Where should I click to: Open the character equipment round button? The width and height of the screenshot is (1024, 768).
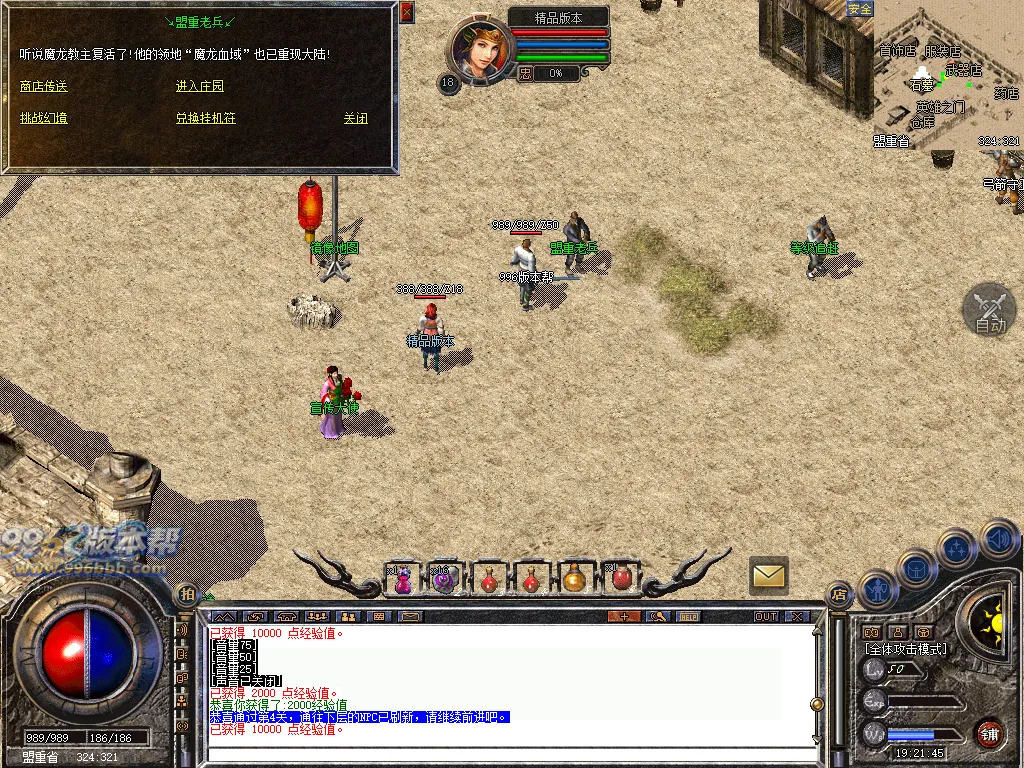[878, 589]
